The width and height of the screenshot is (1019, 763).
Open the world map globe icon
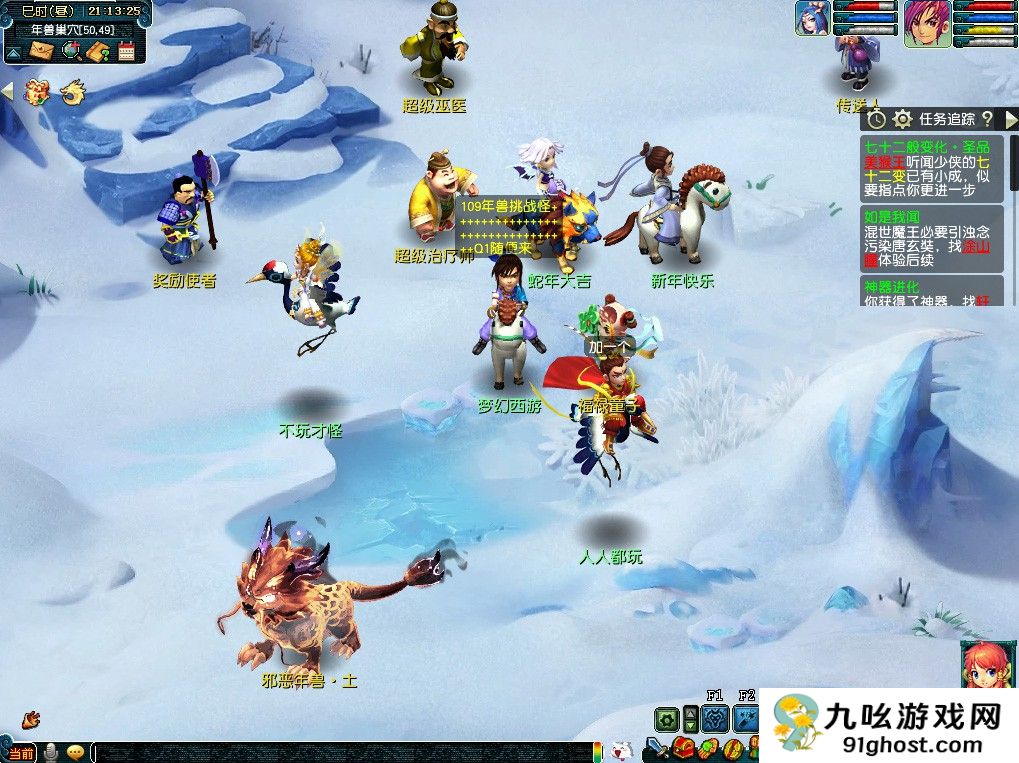(x=71, y=50)
